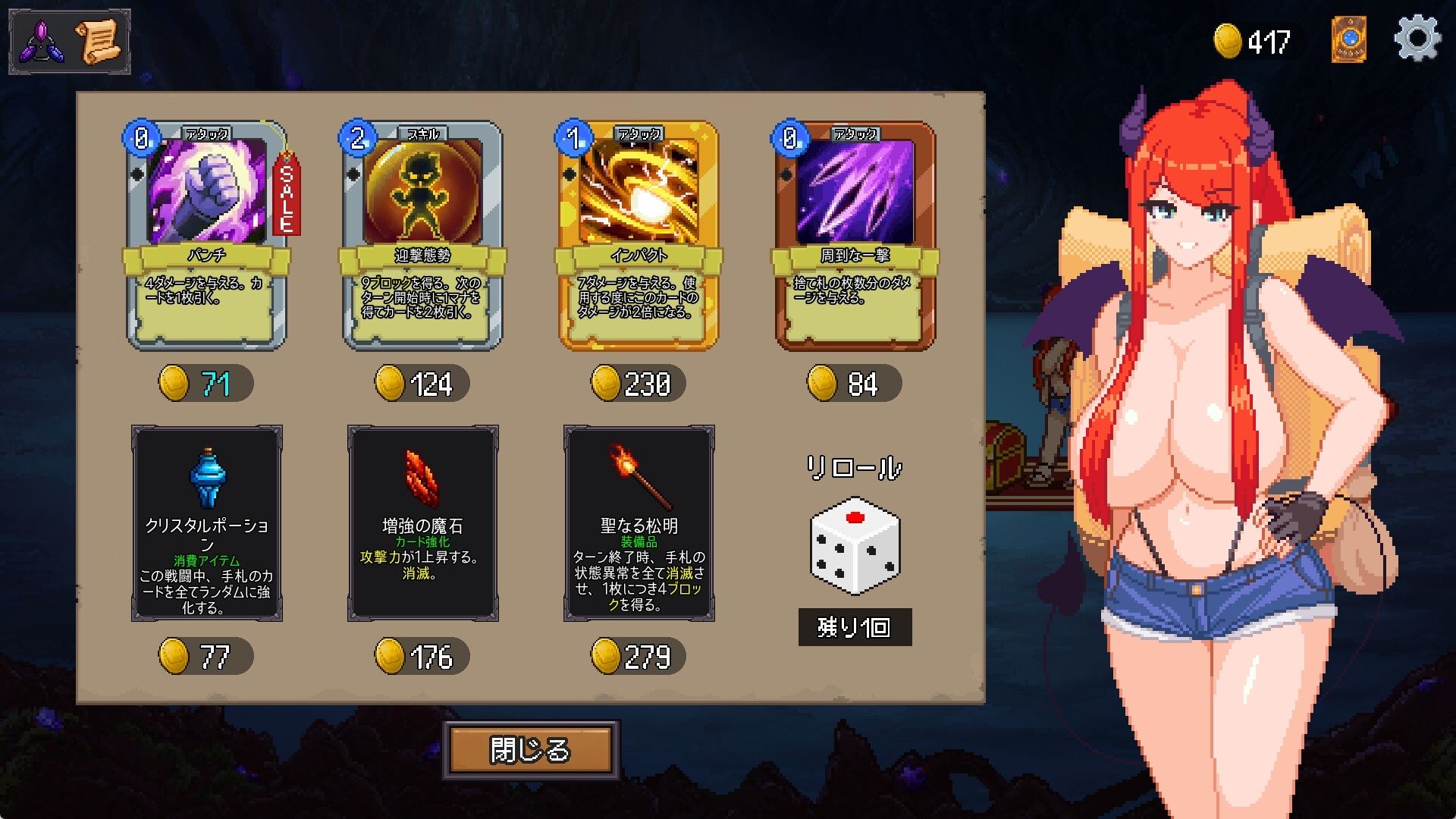Click the torch icon on 聖なる松明
Viewport: 1456px width, 819px height.
639,478
